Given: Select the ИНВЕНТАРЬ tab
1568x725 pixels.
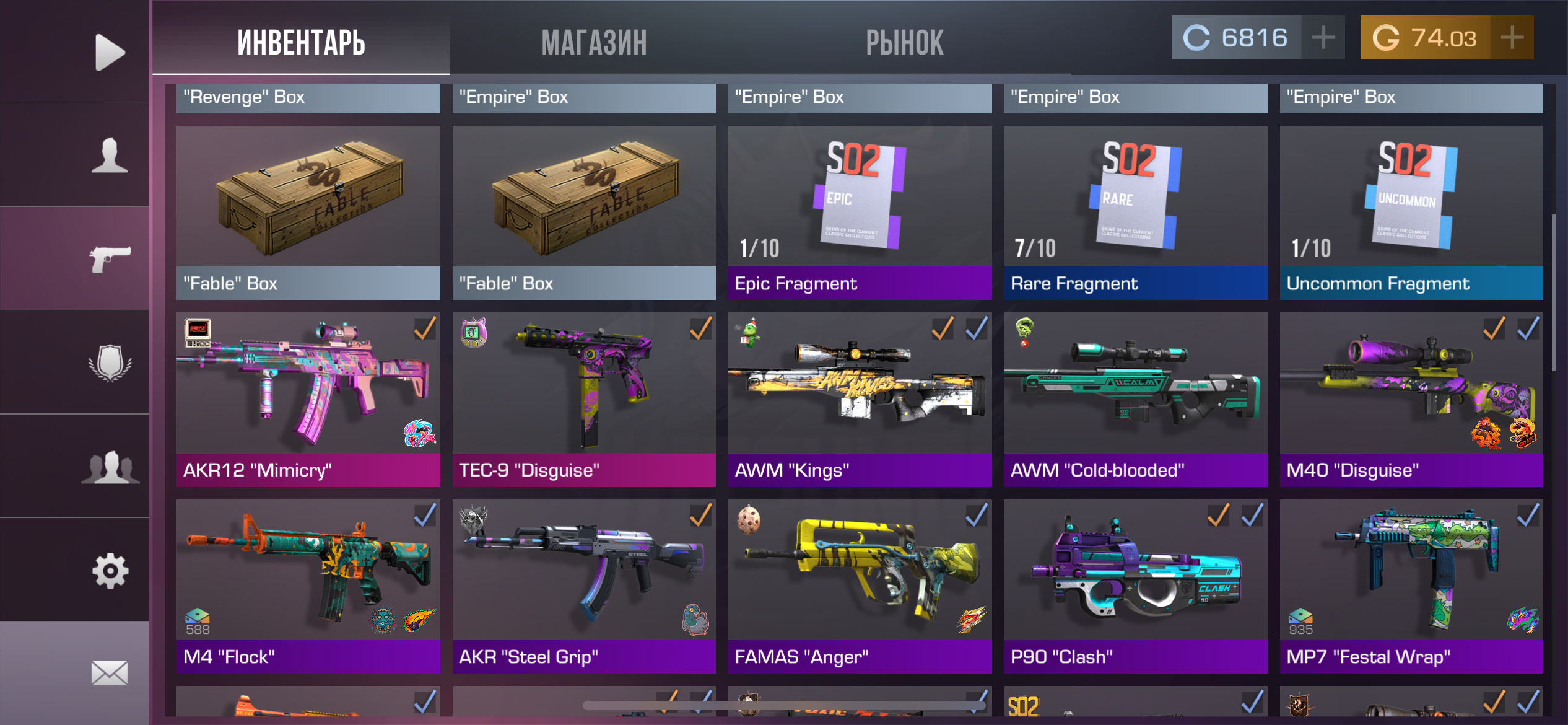Looking at the screenshot, I should point(302,42).
